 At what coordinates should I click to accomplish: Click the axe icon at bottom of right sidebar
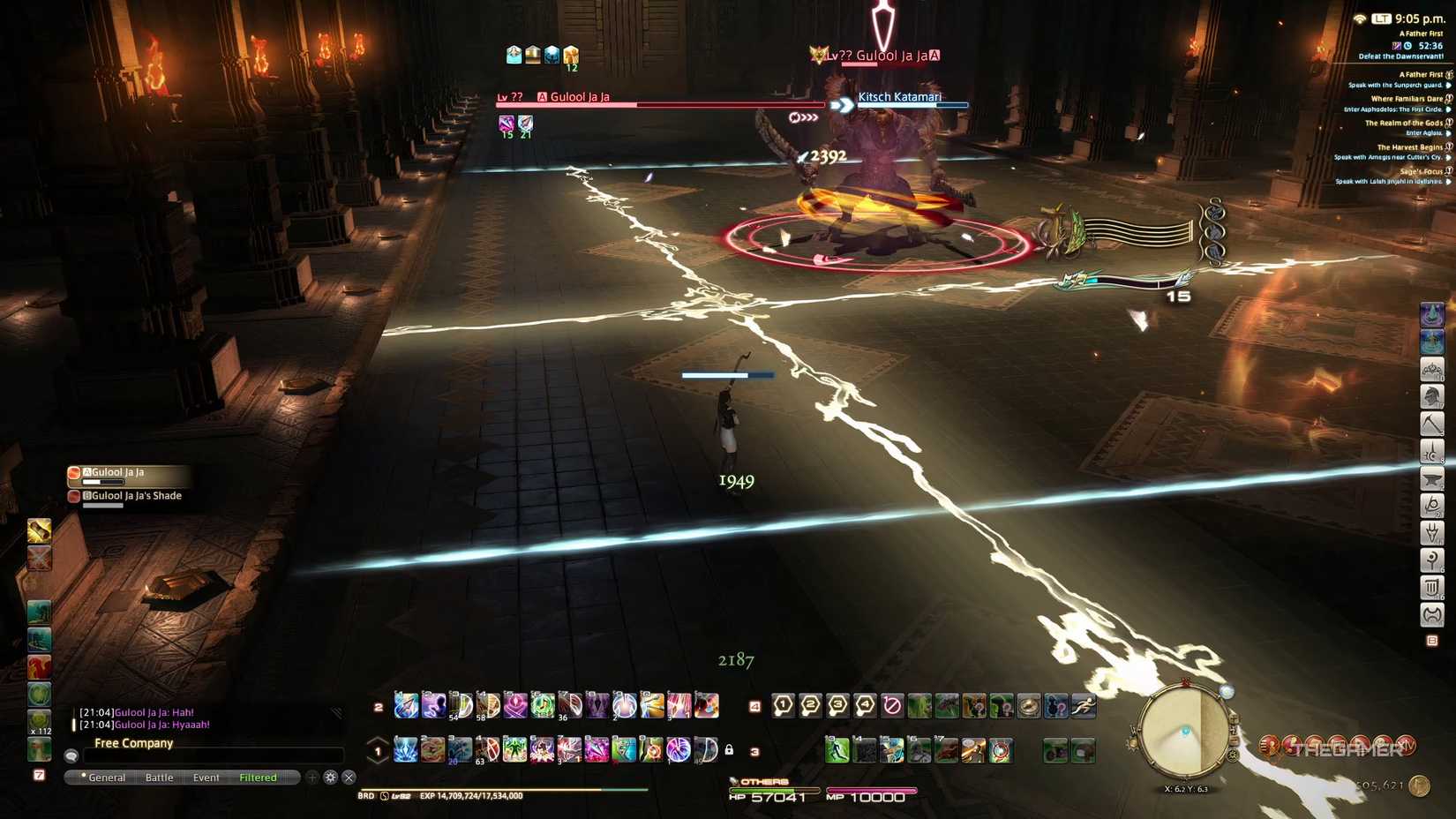[x=1432, y=616]
